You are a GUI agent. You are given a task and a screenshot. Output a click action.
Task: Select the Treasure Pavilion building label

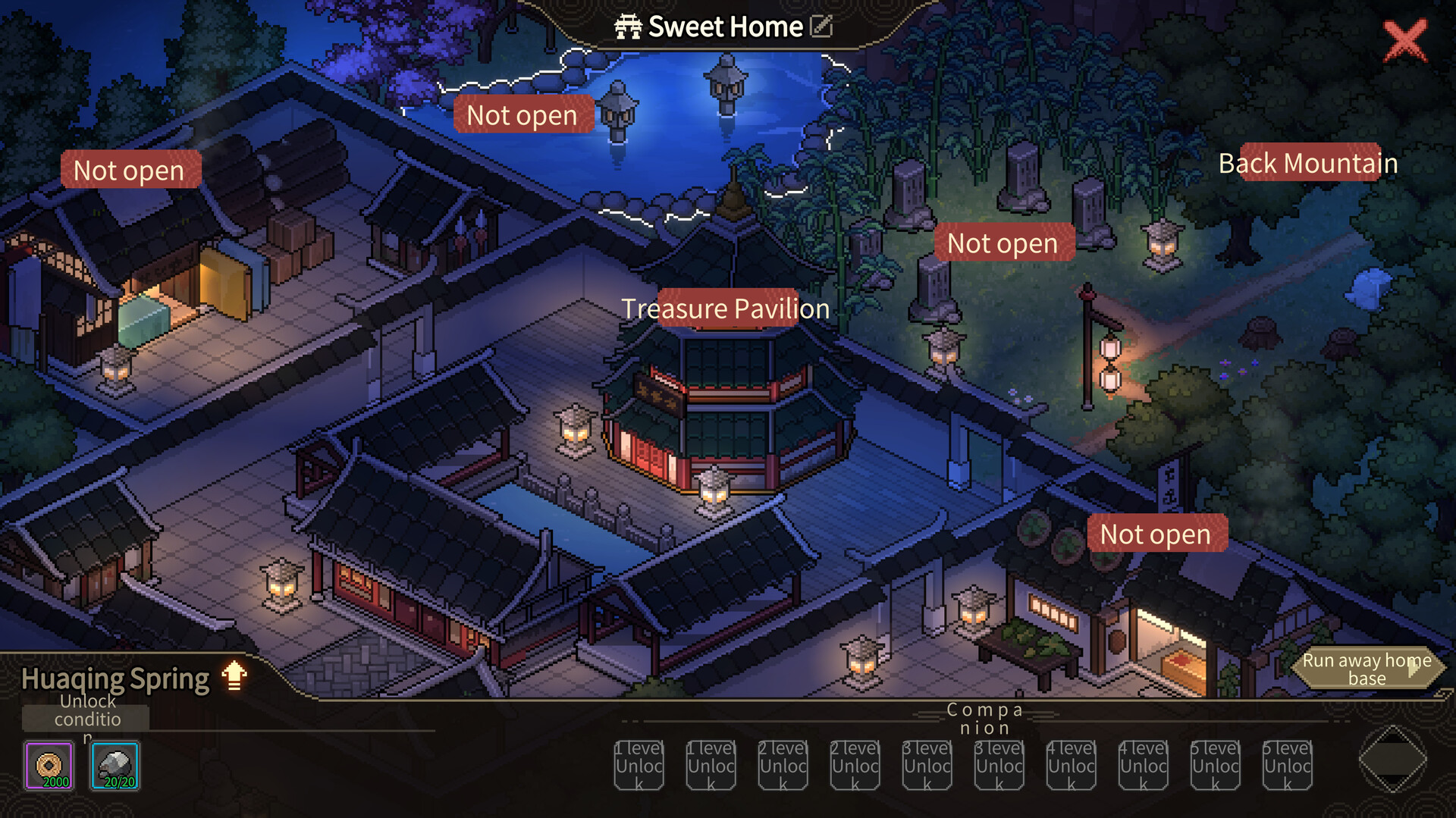[x=726, y=309]
